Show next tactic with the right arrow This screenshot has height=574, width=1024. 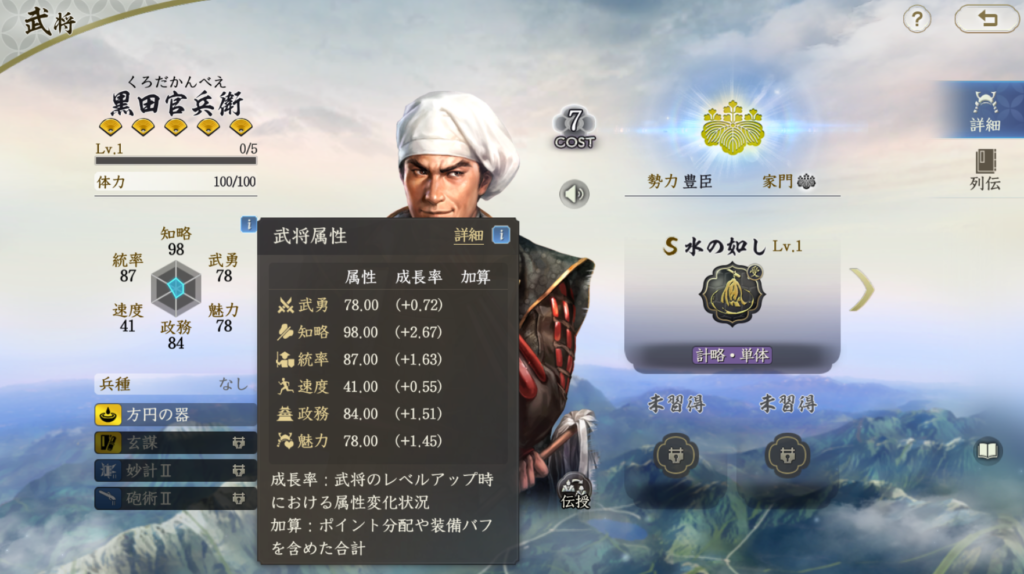[861, 290]
